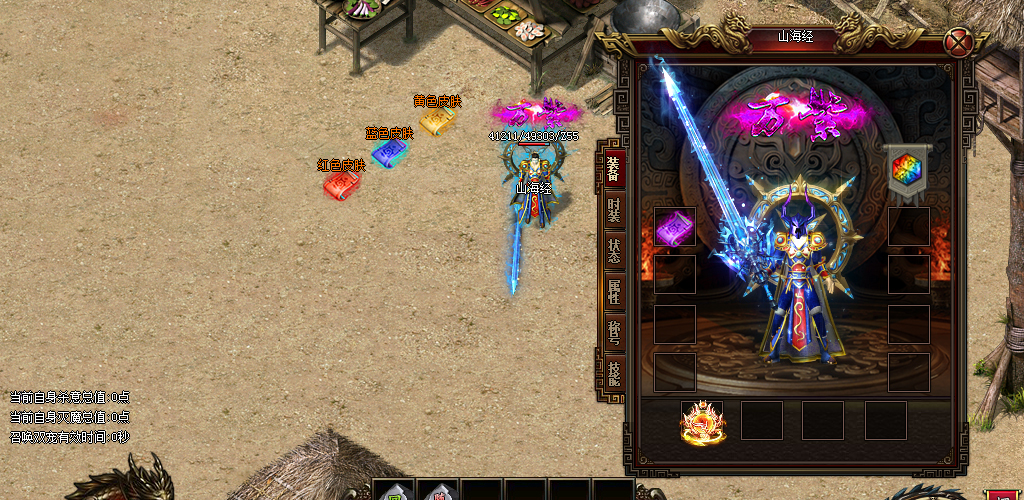Click the rainbow hexagon gem banner
The height and width of the screenshot is (500, 1024).
tap(907, 169)
